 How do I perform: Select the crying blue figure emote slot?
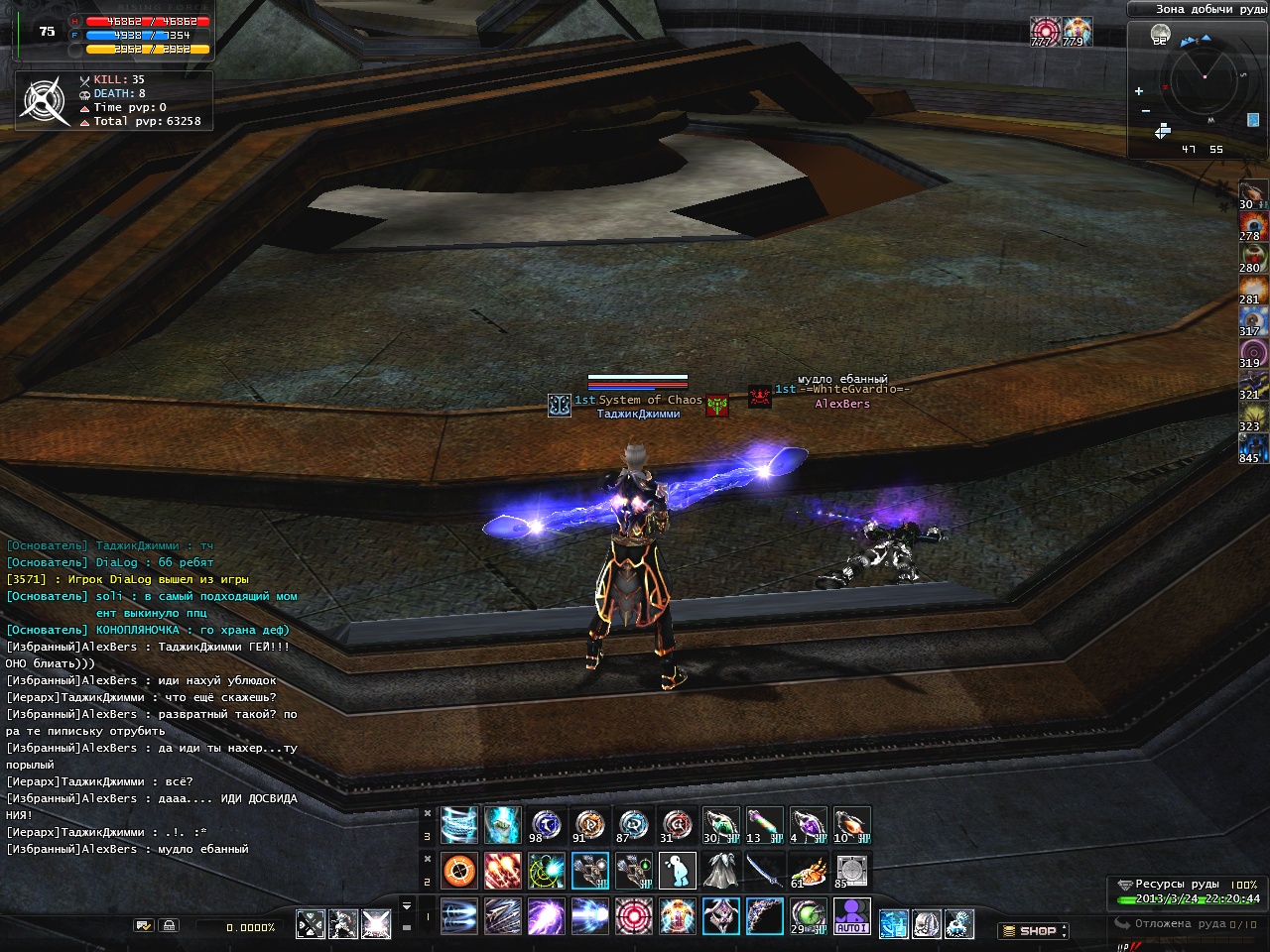coord(677,871)
